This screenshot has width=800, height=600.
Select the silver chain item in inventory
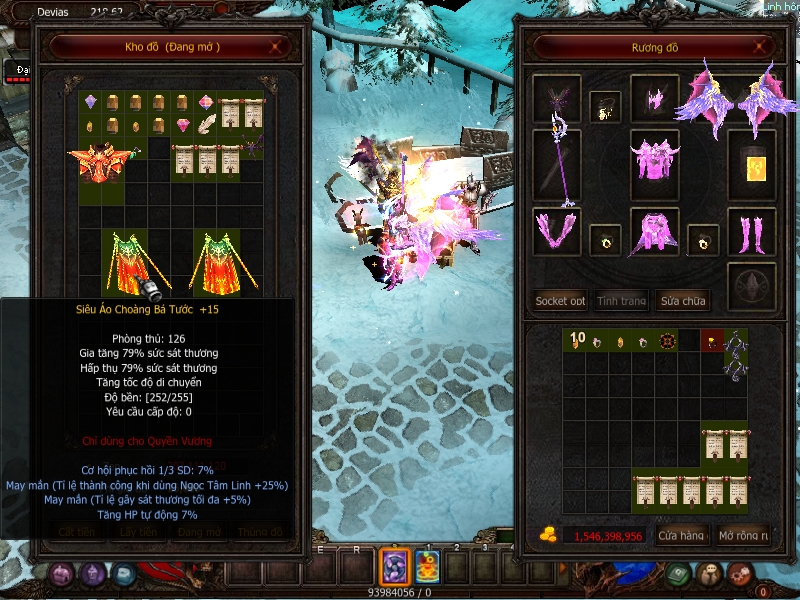(736, 353)
